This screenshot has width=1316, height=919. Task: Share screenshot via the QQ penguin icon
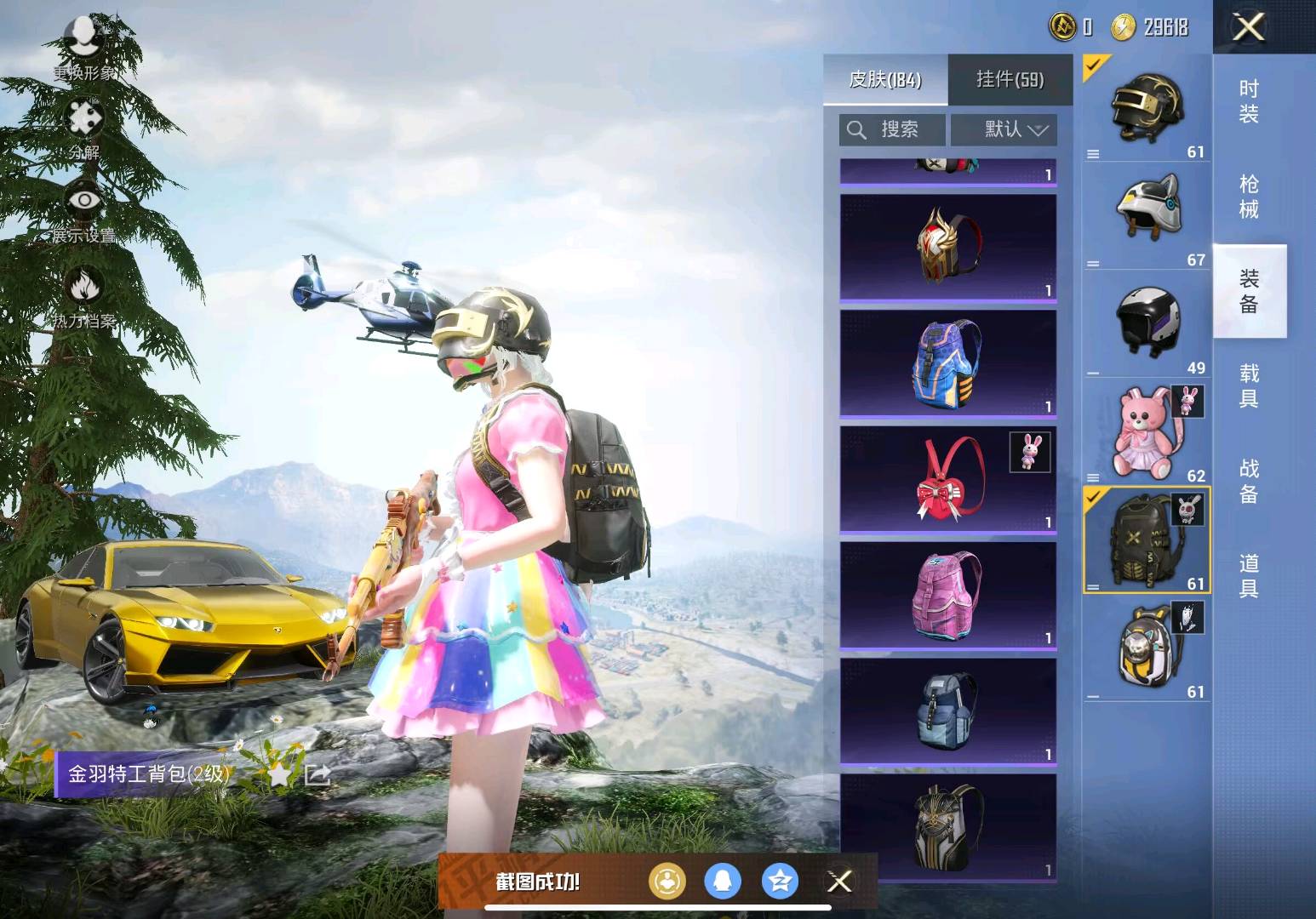[x=723, y=882]
